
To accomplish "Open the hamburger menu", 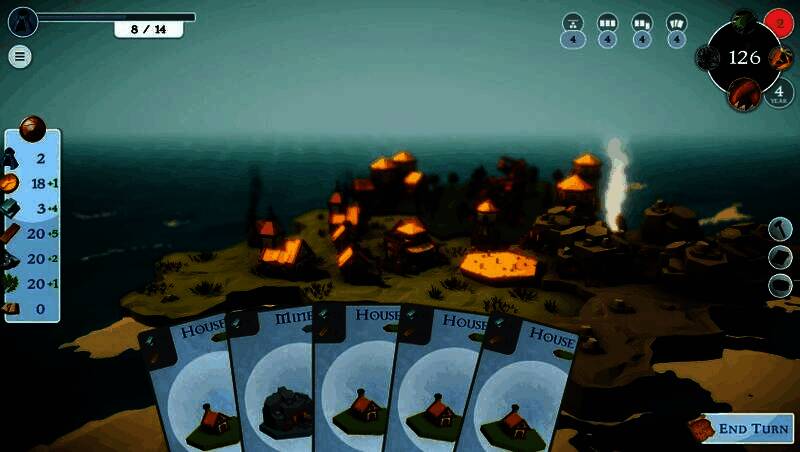I will pos(19,56).
